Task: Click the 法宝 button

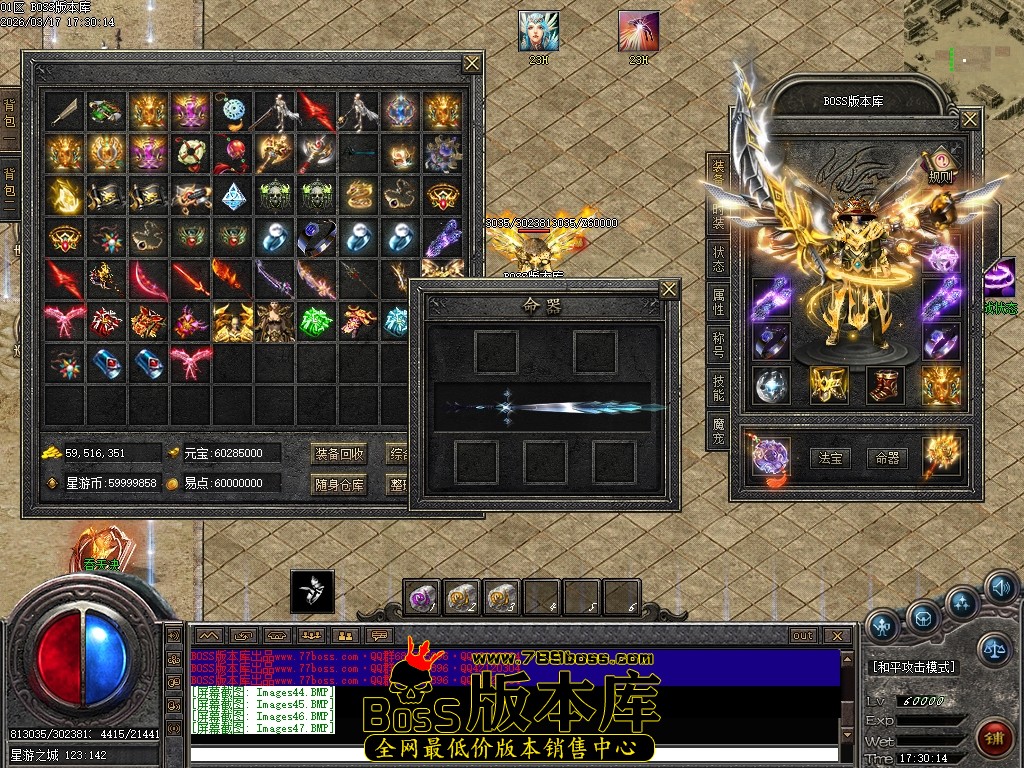Action: (829, 458)
